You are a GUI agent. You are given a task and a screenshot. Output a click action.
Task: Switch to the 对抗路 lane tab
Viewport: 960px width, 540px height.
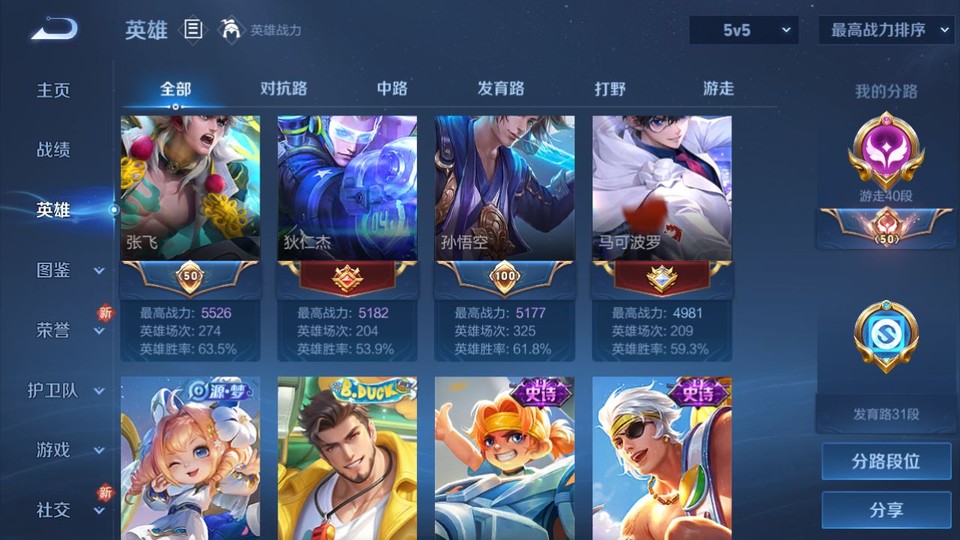283,88
